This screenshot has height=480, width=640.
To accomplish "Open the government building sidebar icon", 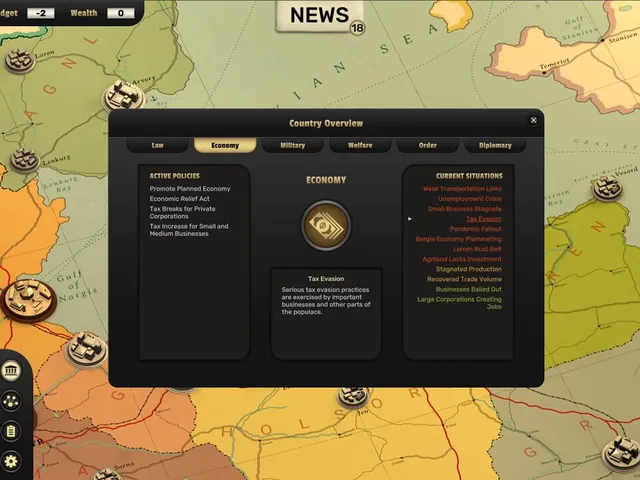I will coord(11,372).
